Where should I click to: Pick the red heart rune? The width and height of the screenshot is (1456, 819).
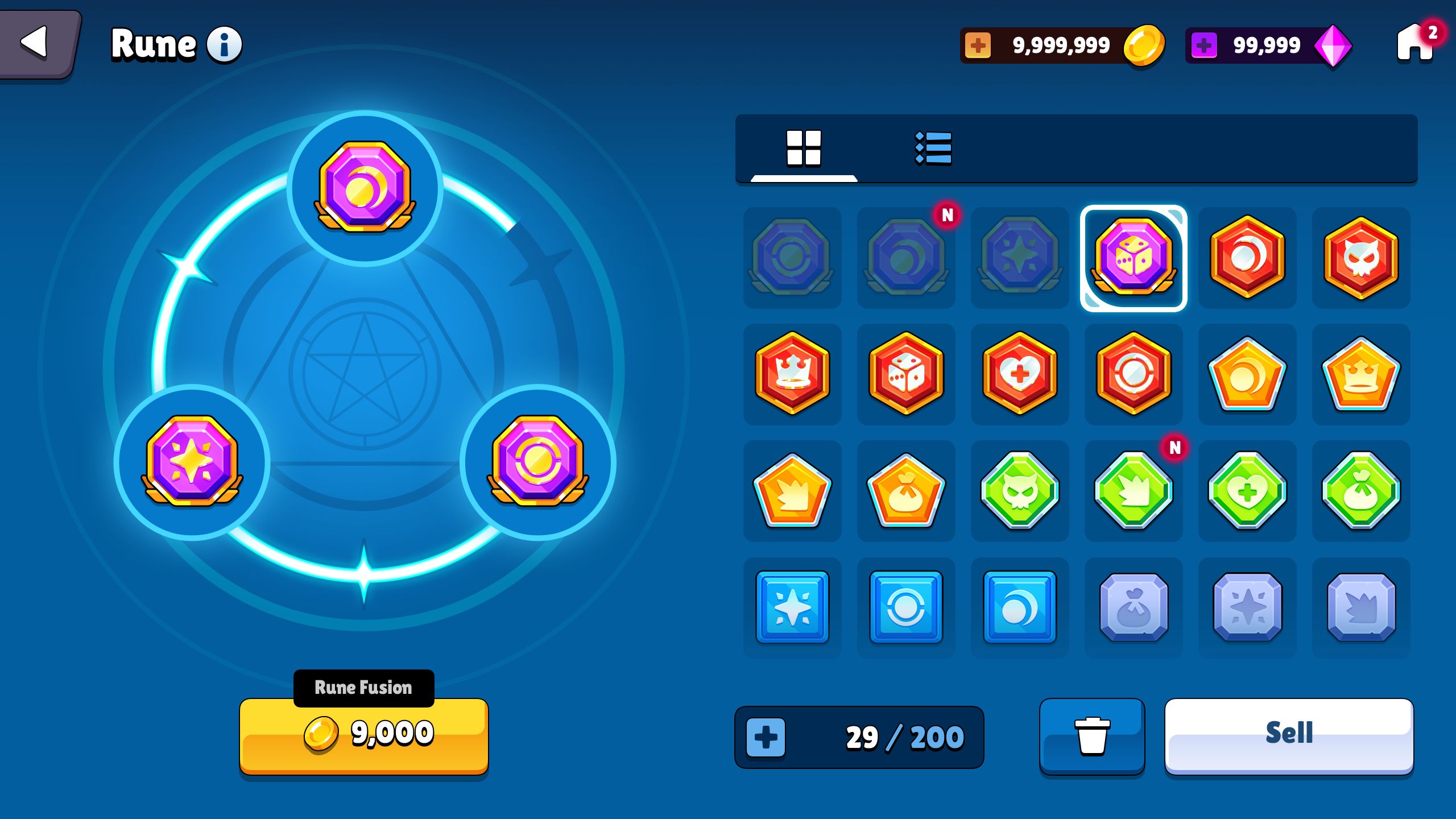[1019, 374]
